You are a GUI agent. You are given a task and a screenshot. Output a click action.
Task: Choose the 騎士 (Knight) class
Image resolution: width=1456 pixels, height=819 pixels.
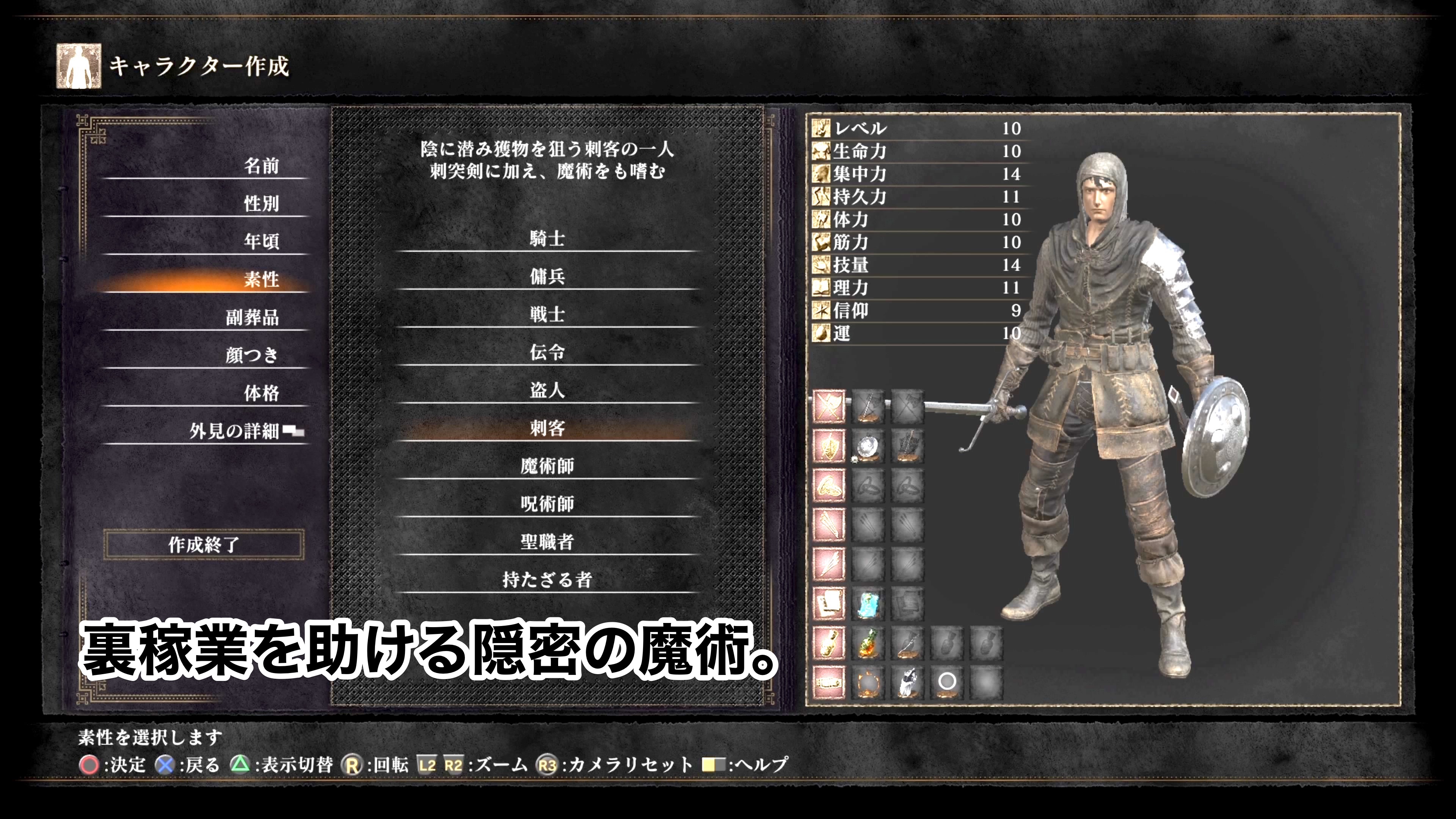546,238
